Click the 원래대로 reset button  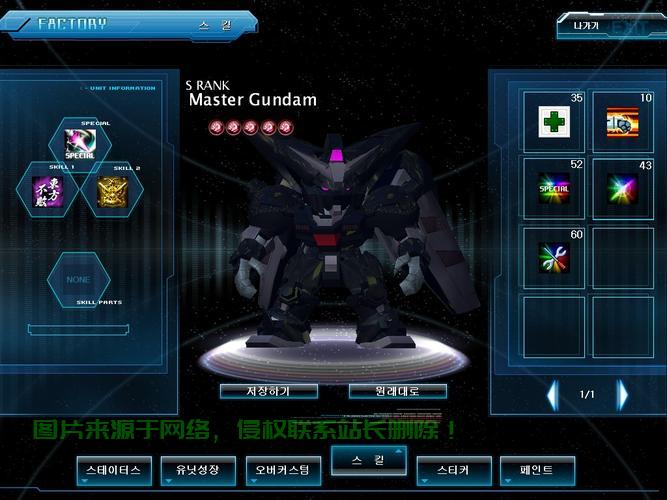(x=397, y=390)
